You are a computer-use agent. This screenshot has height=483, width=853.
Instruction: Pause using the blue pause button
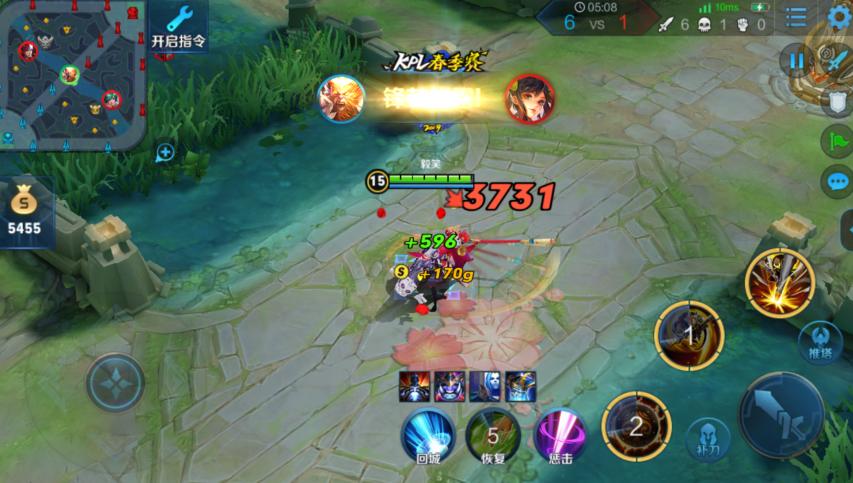click(x=796, y=61)
